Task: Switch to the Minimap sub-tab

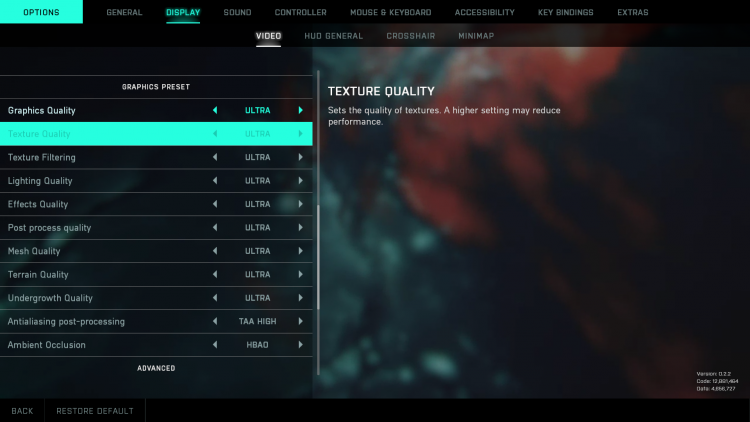Action: pos(476,36)
